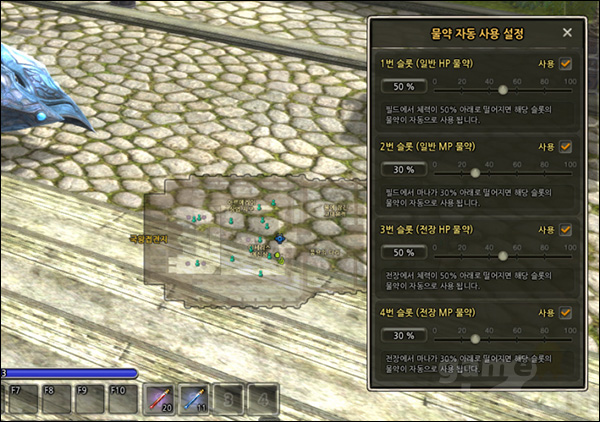Toggle the slot 1 normal HP potion checkbox
600x422 pixels.
[566, 63]
